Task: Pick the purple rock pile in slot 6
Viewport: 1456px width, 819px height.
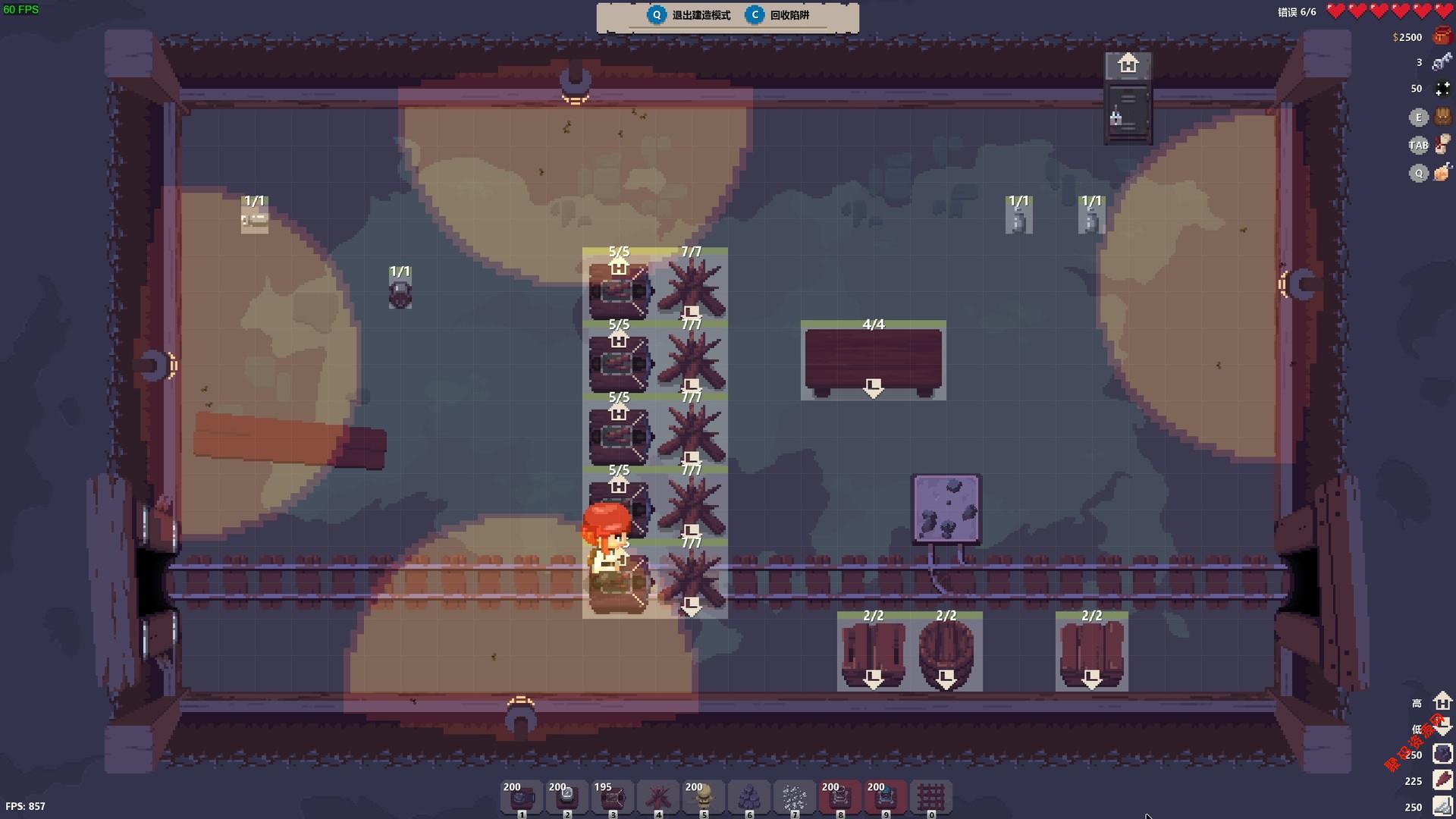Action: pyautogui.click(x=749, y=797)
